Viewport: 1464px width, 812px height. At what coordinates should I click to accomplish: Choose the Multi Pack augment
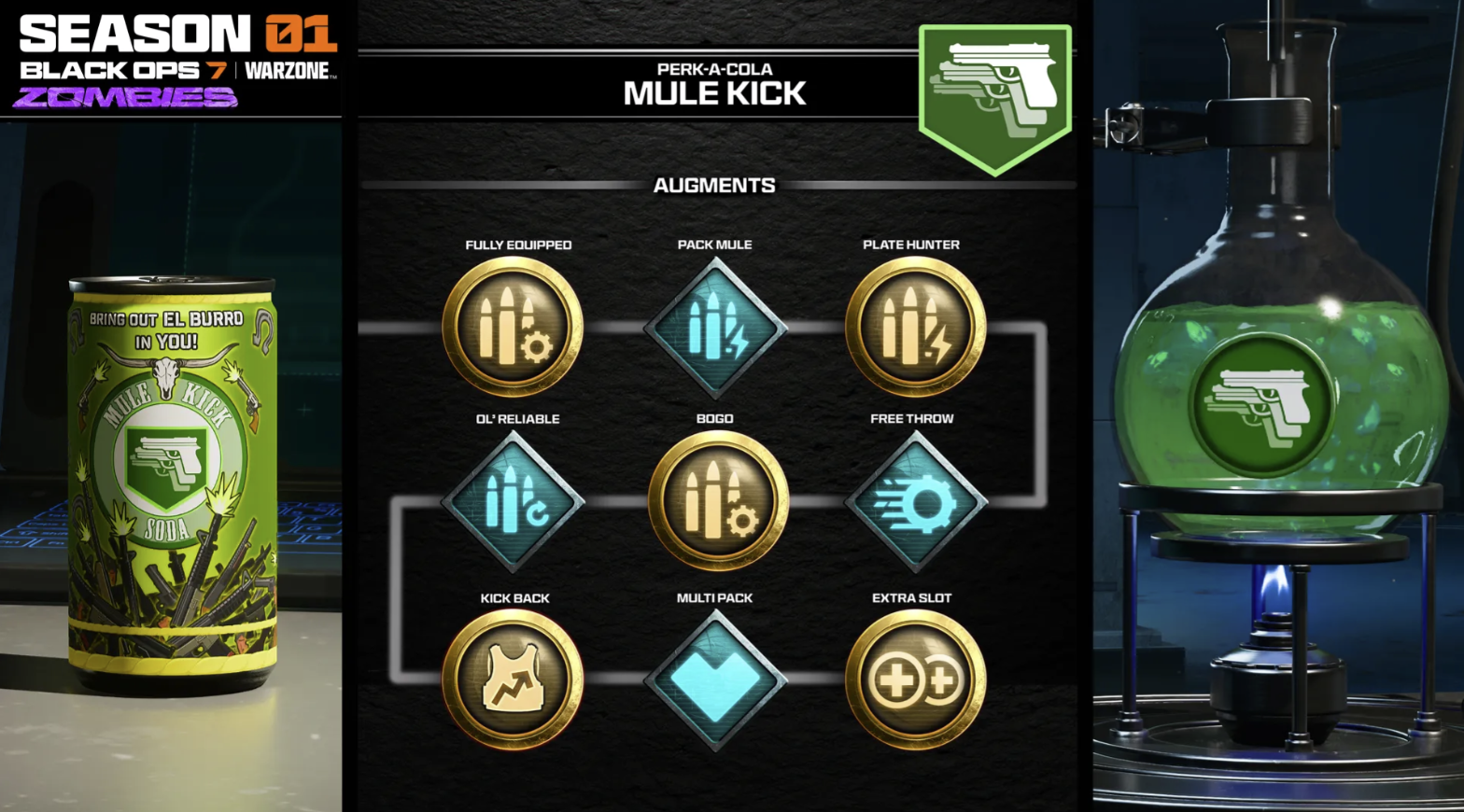pyautogui.click(x=715, y=679)
